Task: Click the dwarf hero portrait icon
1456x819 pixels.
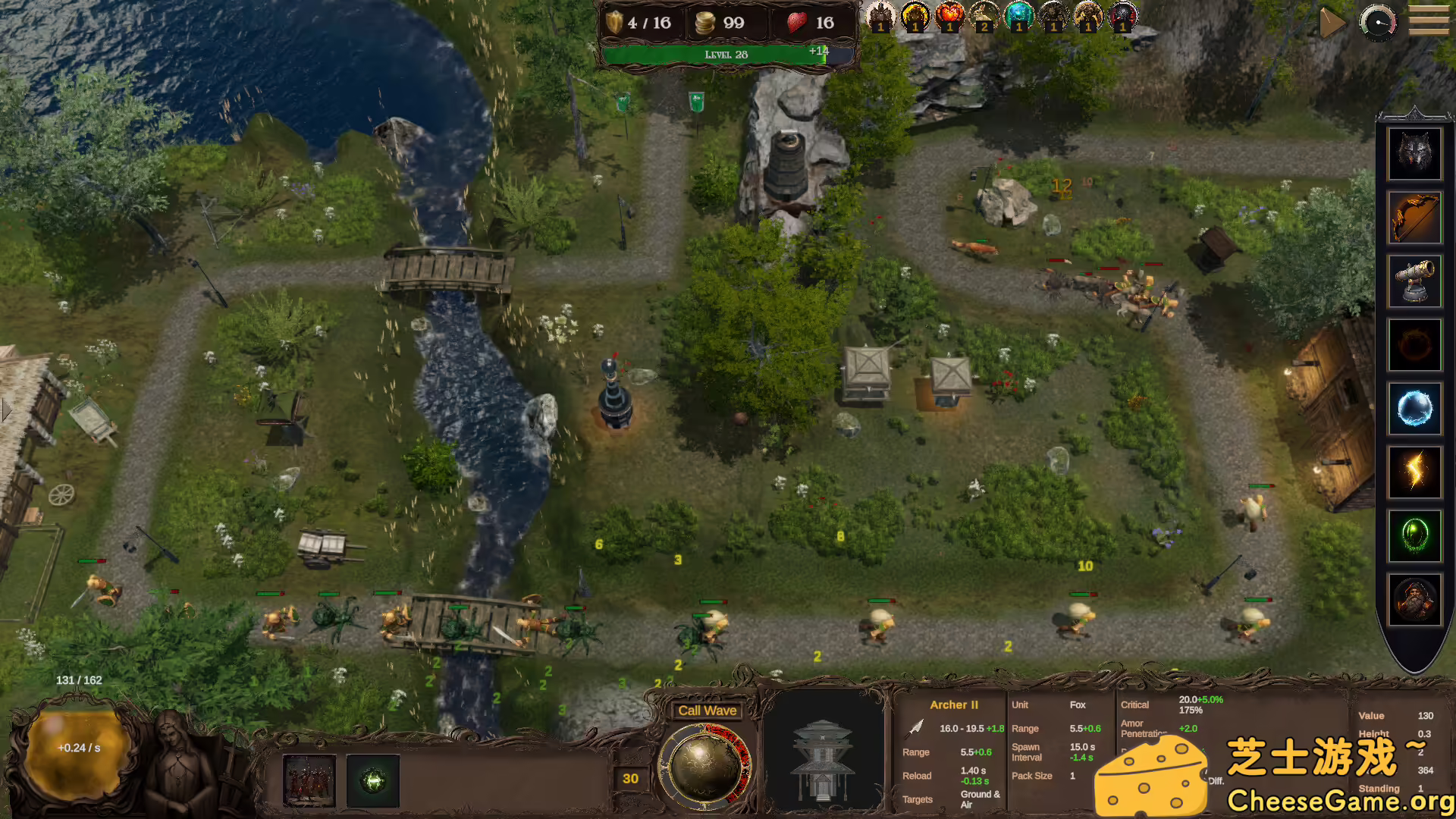Action: click(x=1415, y=600)
